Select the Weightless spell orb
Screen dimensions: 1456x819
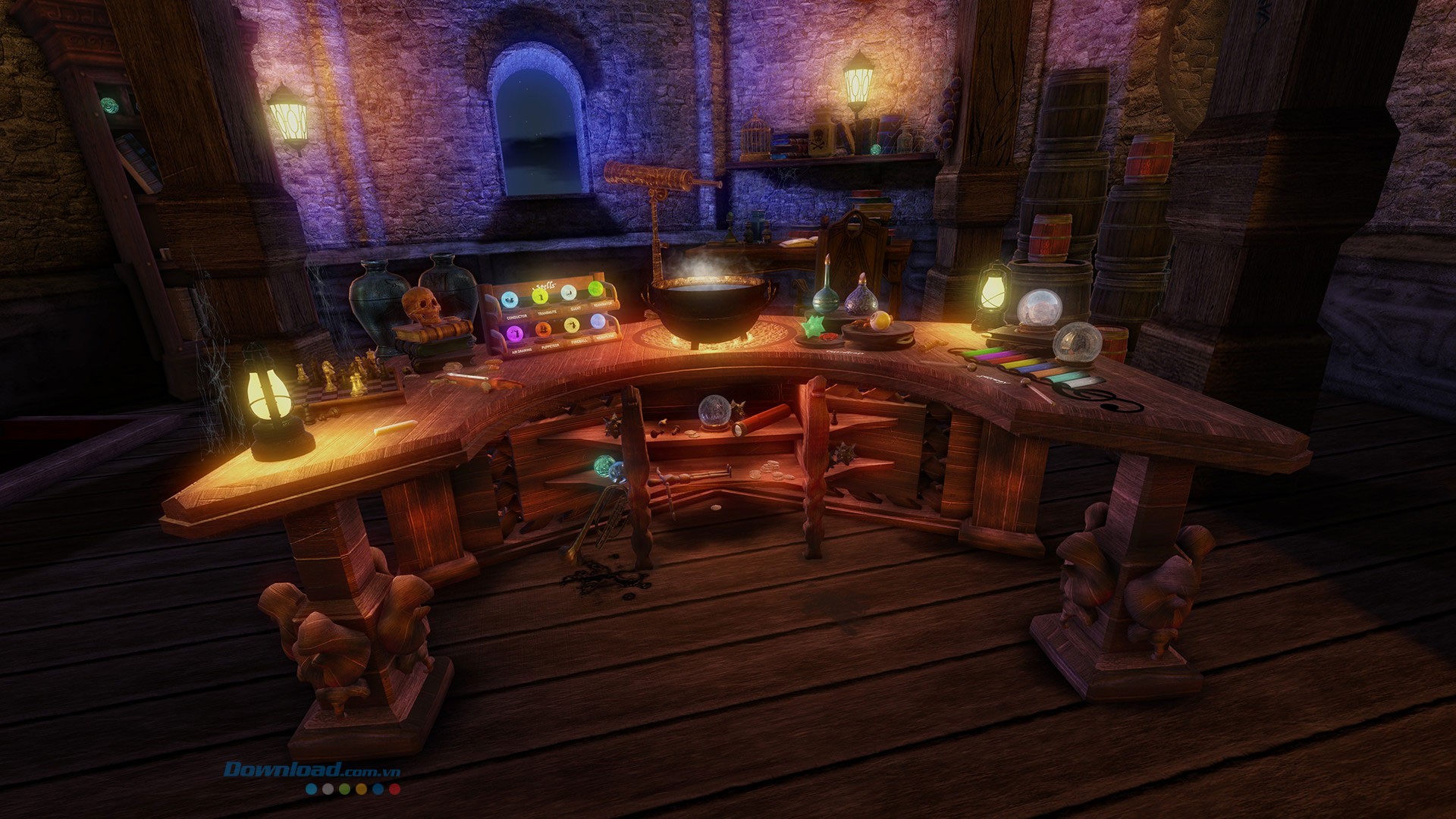(598, 322)
